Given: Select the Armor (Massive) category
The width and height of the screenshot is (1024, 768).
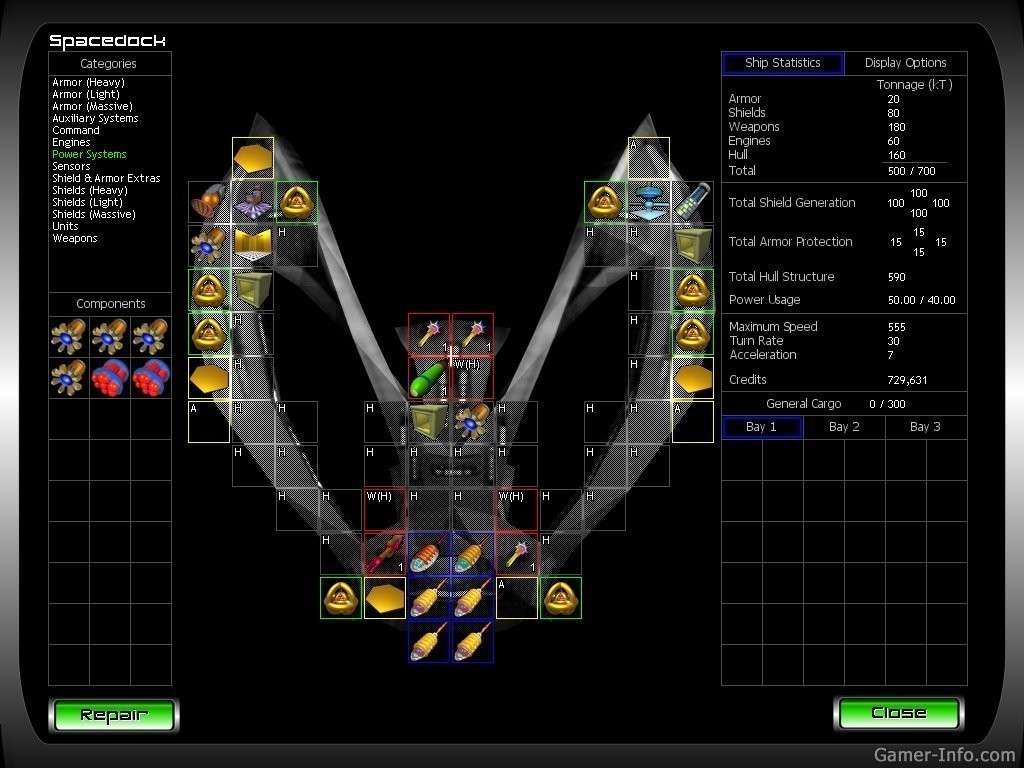Looking at the screenshot, I should coord(92,107).
